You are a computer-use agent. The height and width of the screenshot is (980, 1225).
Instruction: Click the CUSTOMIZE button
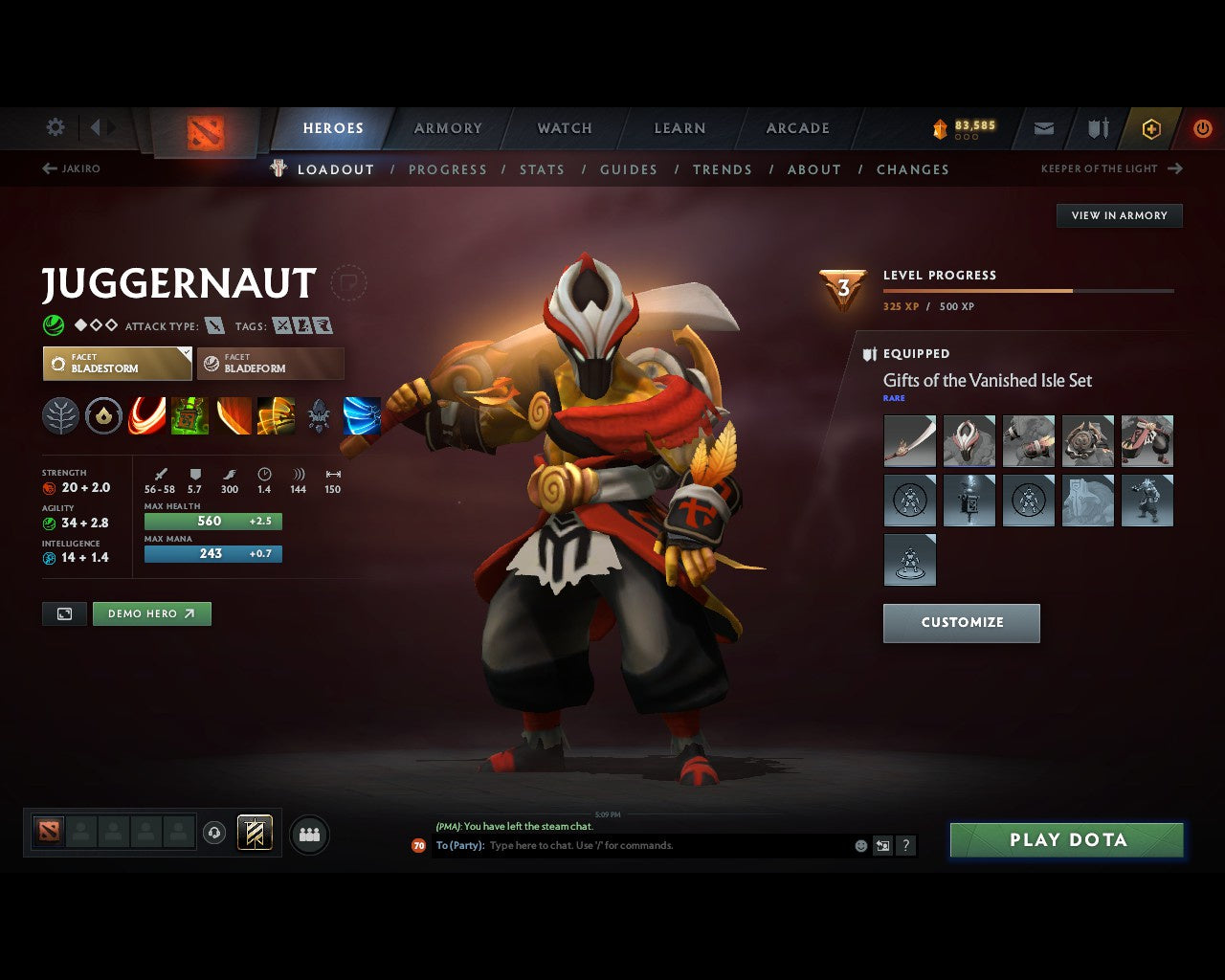961,622
